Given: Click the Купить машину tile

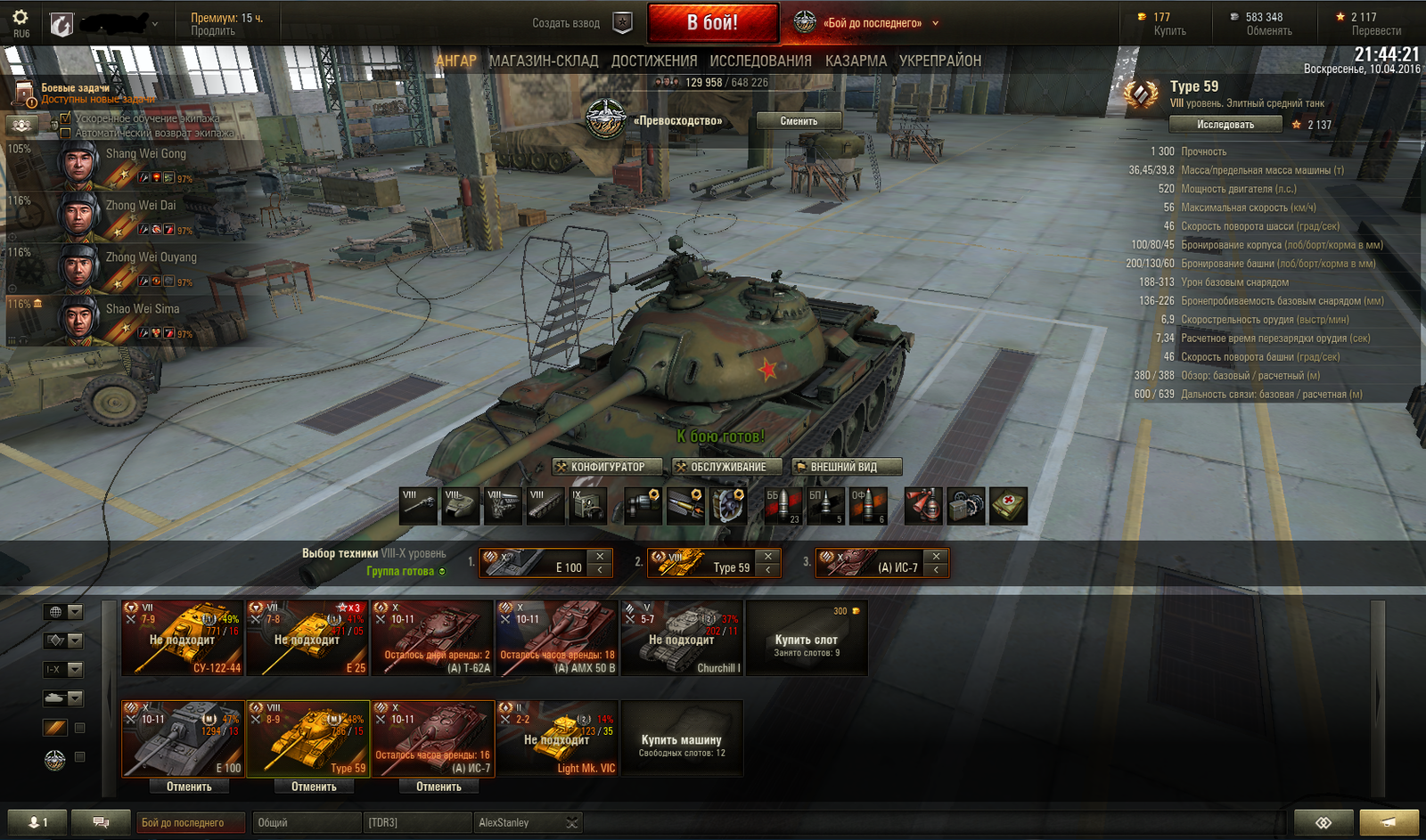Looking at the screenshot, I should [x=682, y=738].
